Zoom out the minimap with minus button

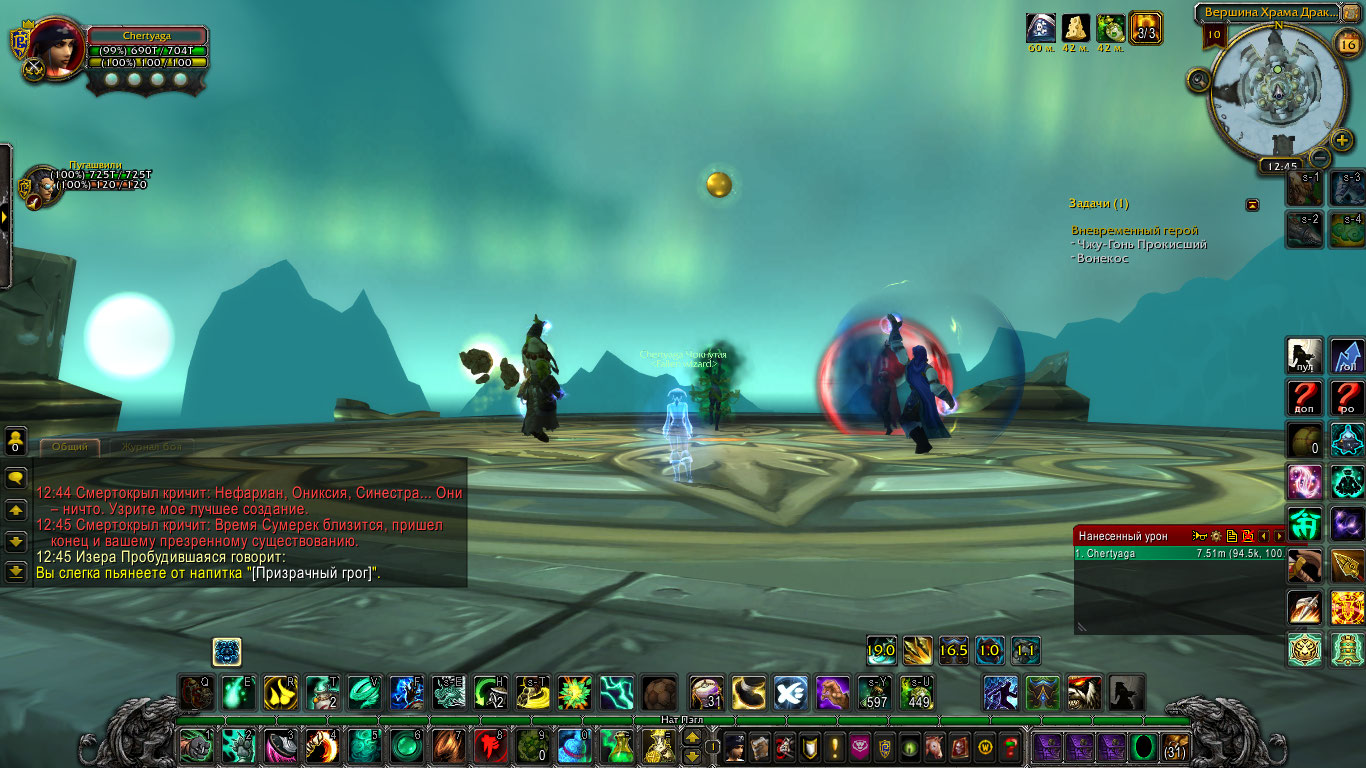click(1321, 157)
